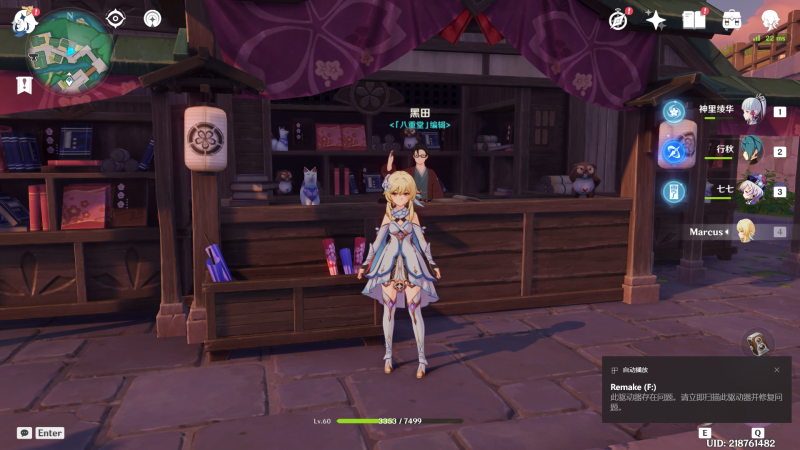Open the compass adventure icon
The height and width of the screenshot is (450, 800).
(x=619, y=20)
